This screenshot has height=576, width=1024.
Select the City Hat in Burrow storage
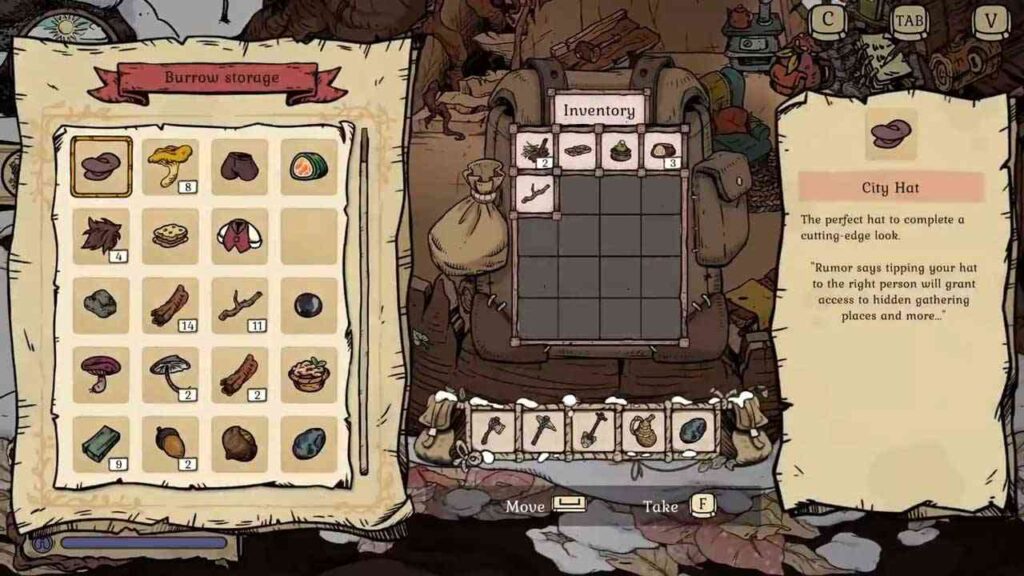[101, 167]
